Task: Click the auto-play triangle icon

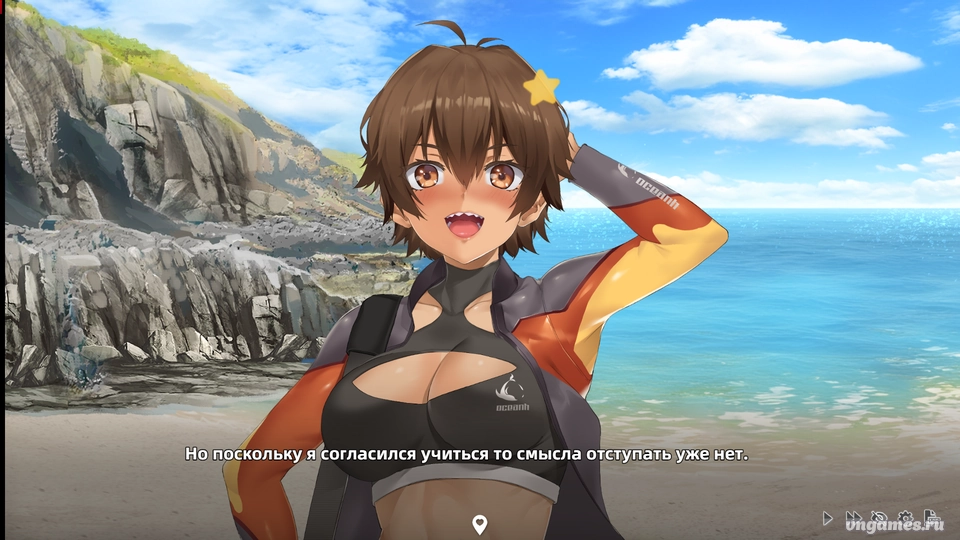Action: click(x=827, y=518)
